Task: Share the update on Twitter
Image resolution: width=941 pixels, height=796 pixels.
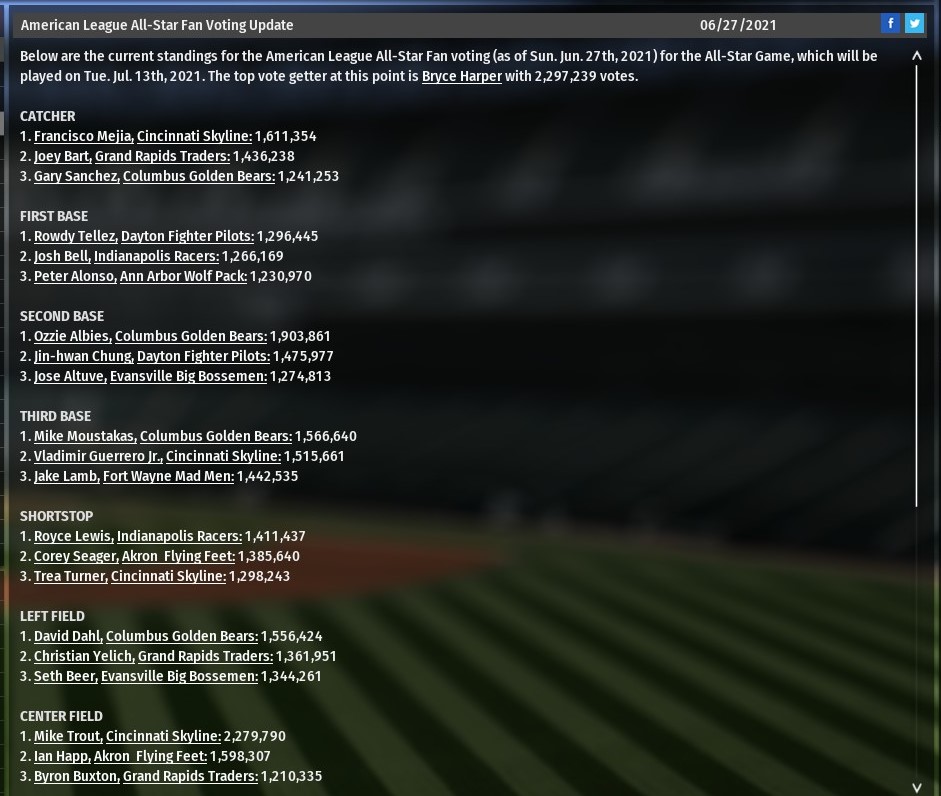Action: tap(914, 24)
